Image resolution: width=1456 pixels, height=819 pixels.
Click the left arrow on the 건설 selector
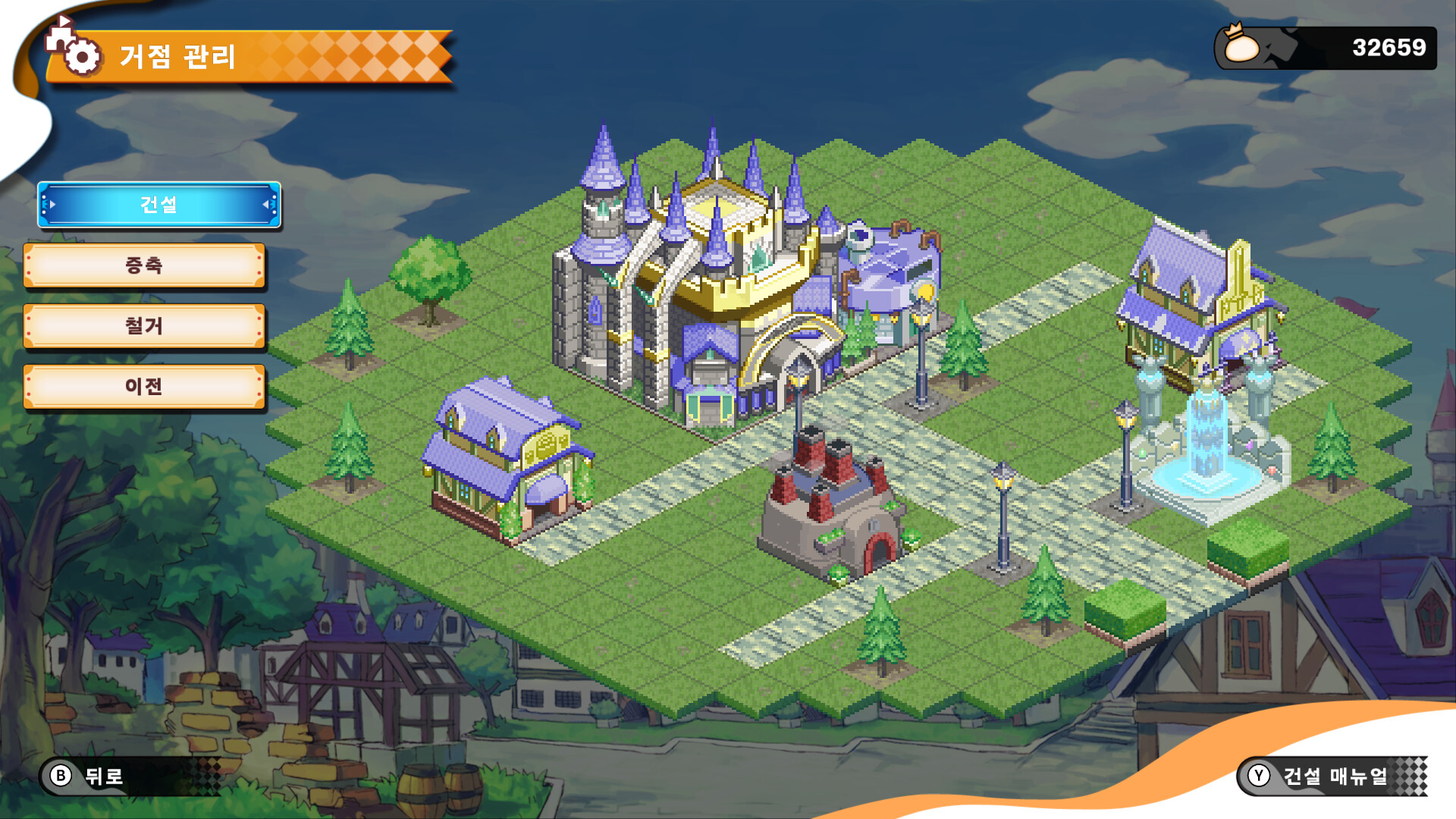(52, 205)
